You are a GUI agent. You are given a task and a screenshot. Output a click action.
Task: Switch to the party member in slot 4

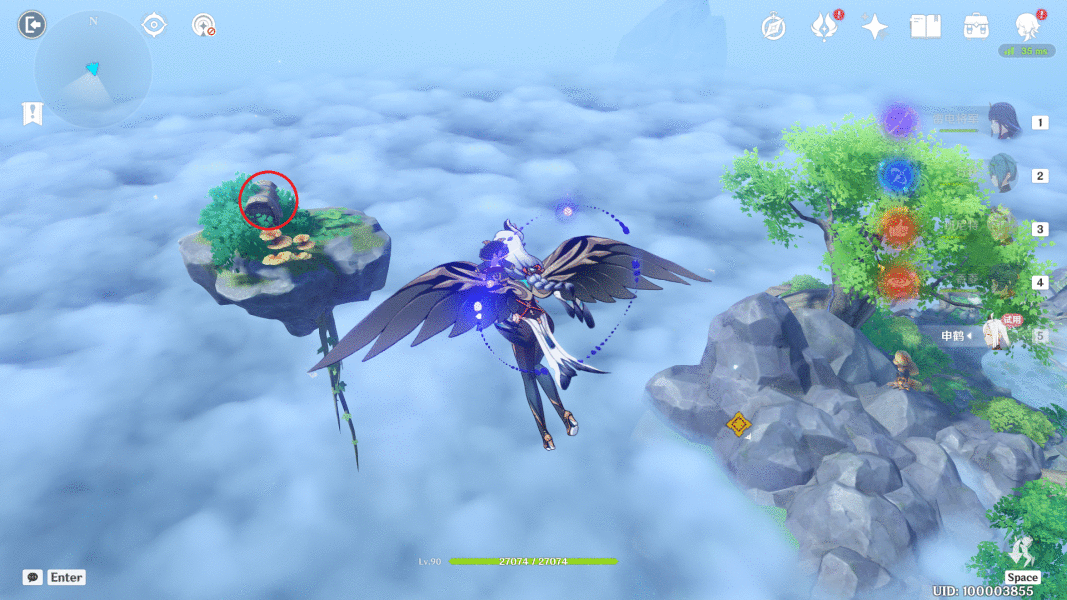click(x=1001, y=282)
